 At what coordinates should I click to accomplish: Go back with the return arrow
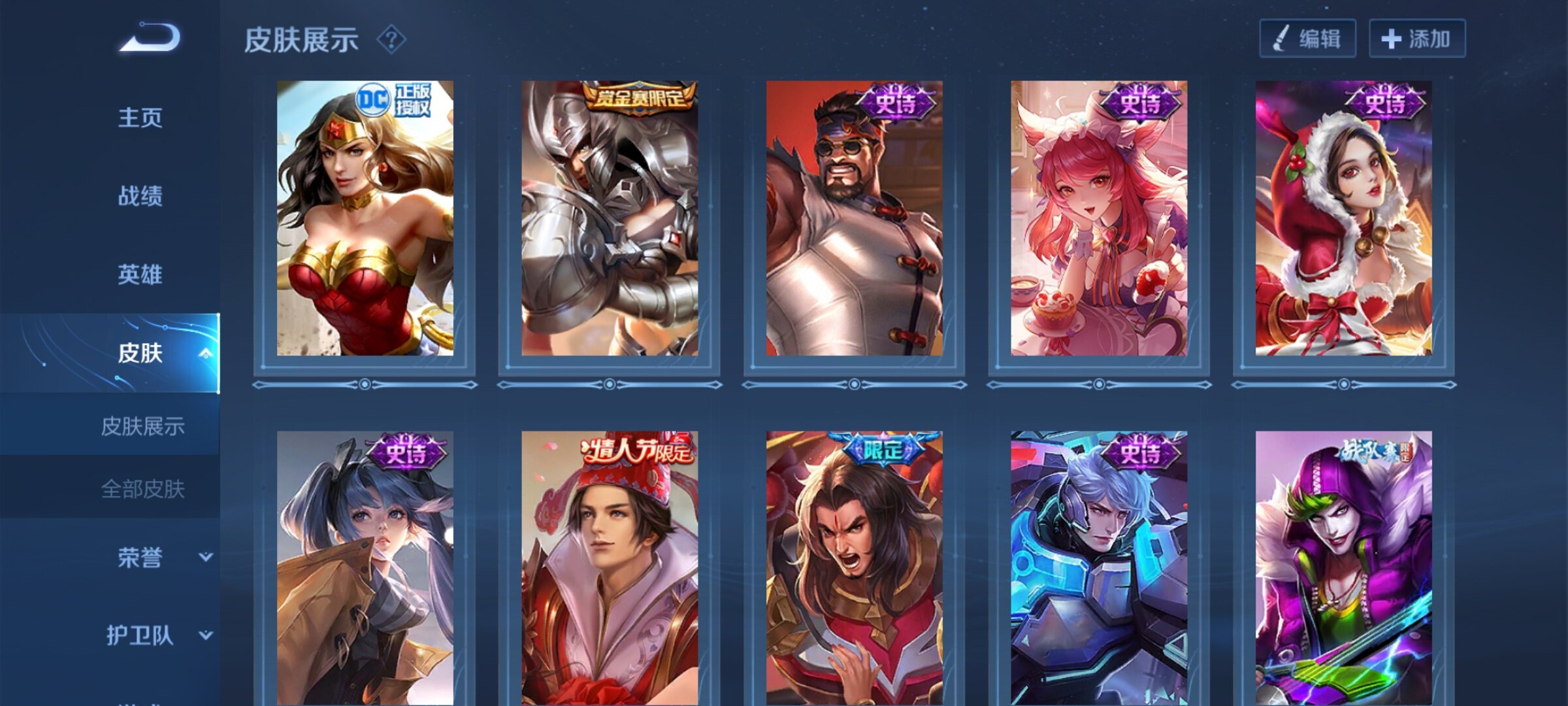click(x=150, y=37)
